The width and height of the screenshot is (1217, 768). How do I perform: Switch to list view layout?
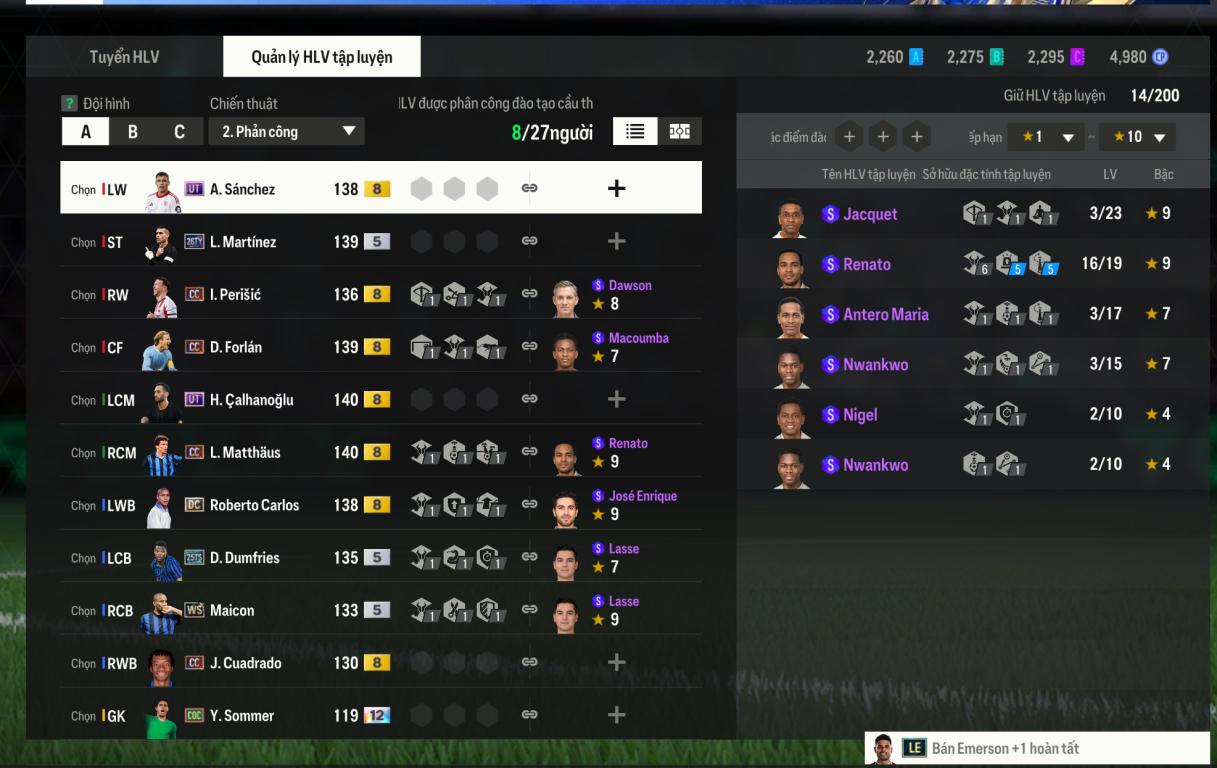pyautogui.click(x=634, y=131)
